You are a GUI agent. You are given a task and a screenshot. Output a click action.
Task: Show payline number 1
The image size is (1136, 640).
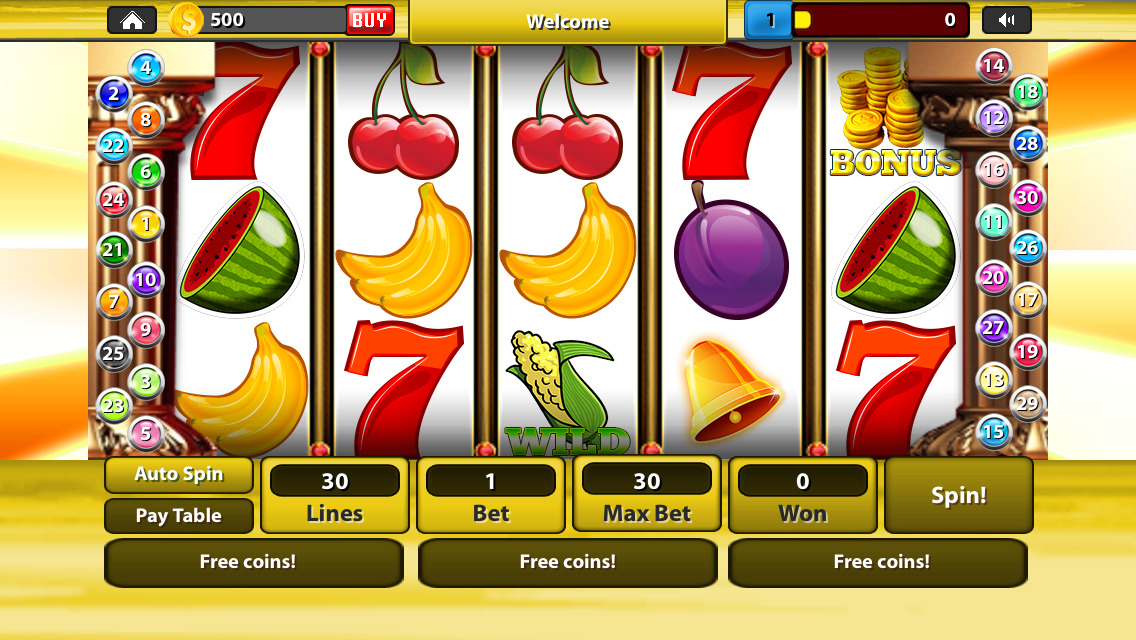tap(146, 224)
